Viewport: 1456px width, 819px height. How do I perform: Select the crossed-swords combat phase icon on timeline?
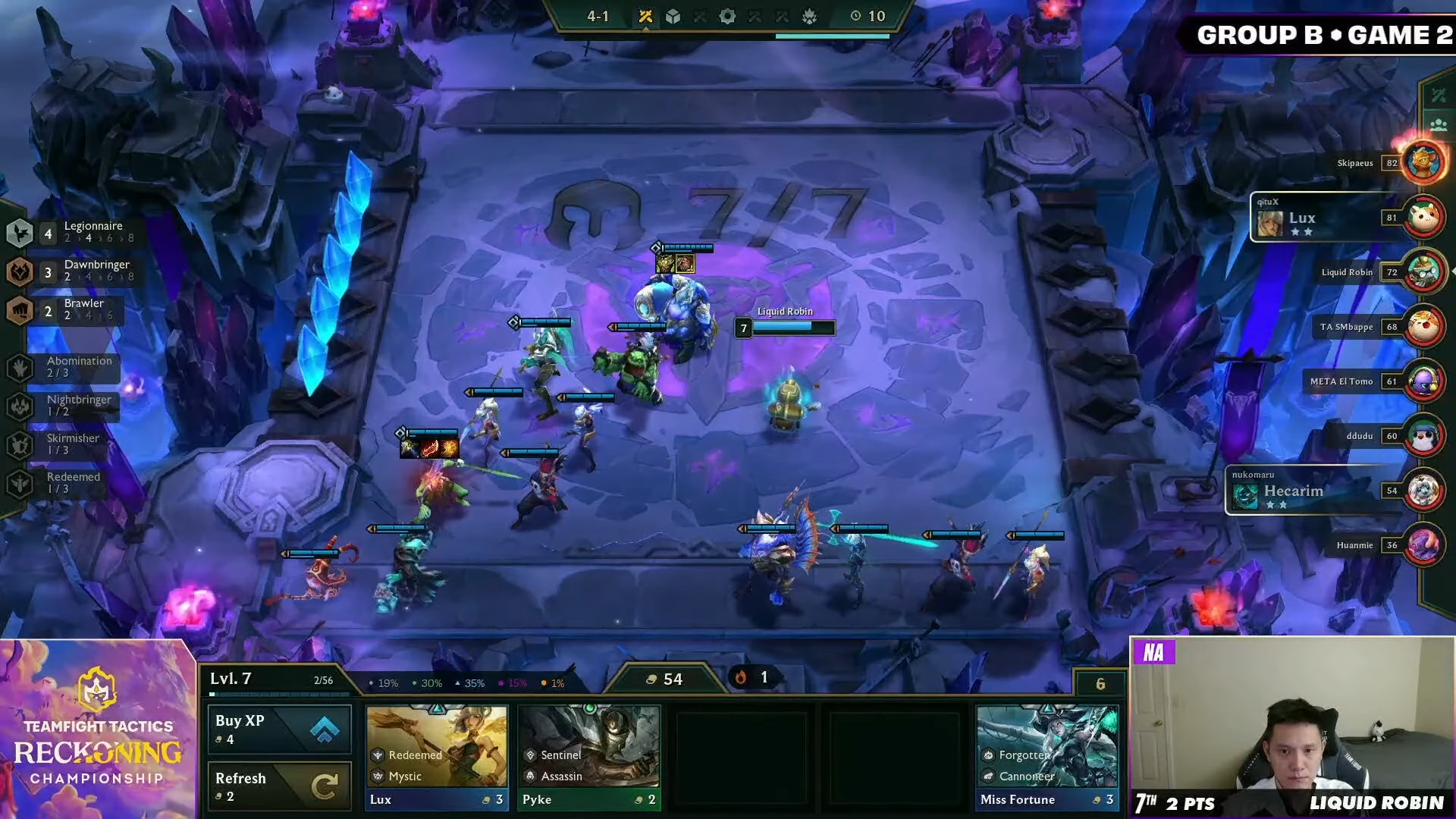tap(645, 15)
